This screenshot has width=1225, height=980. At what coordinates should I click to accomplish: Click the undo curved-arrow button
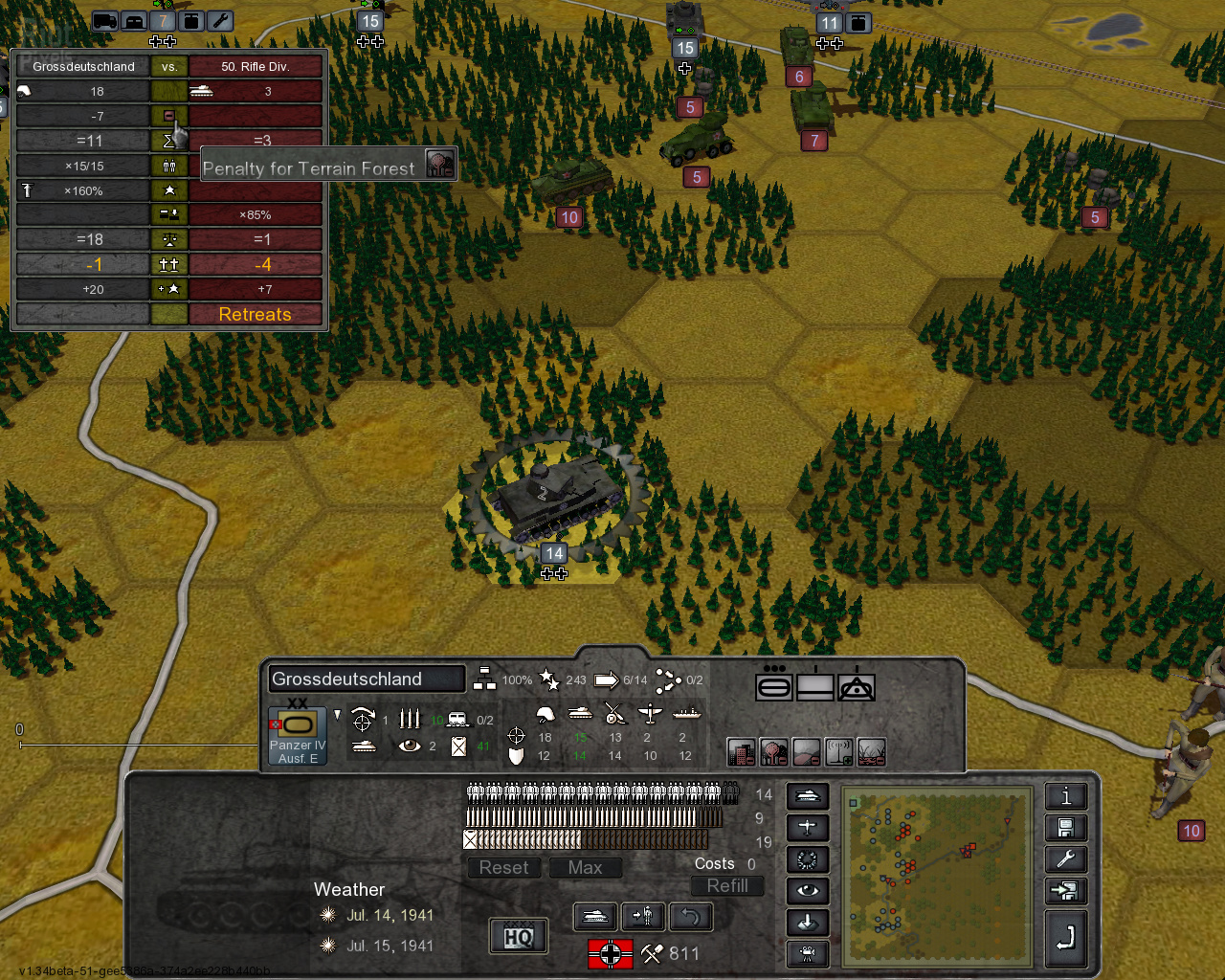pos(691,917)
